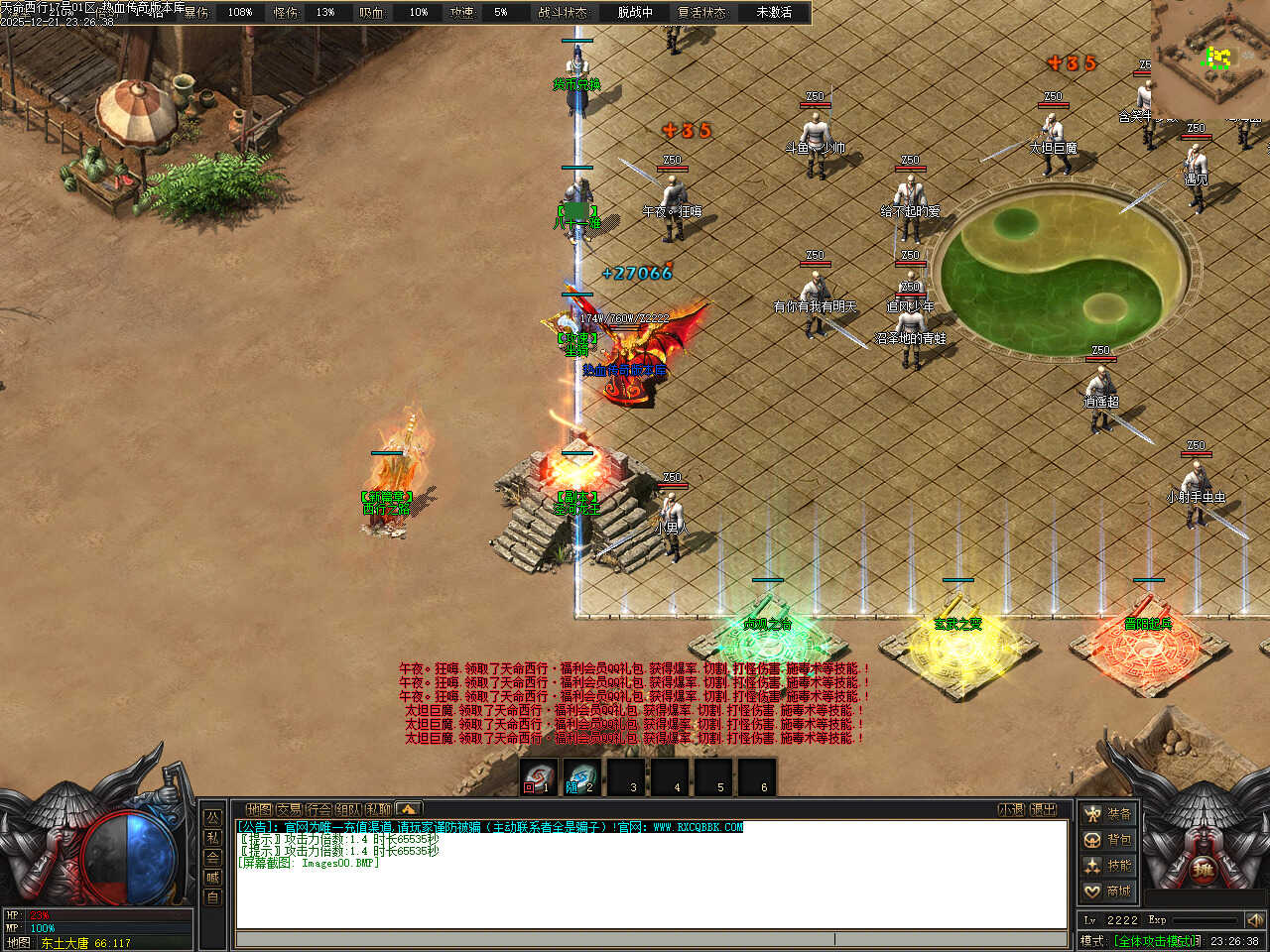The height and width of the screenshot is (952, 1270).
Task: Select the 喊 shout chat channel
Action: coord(212,878)
